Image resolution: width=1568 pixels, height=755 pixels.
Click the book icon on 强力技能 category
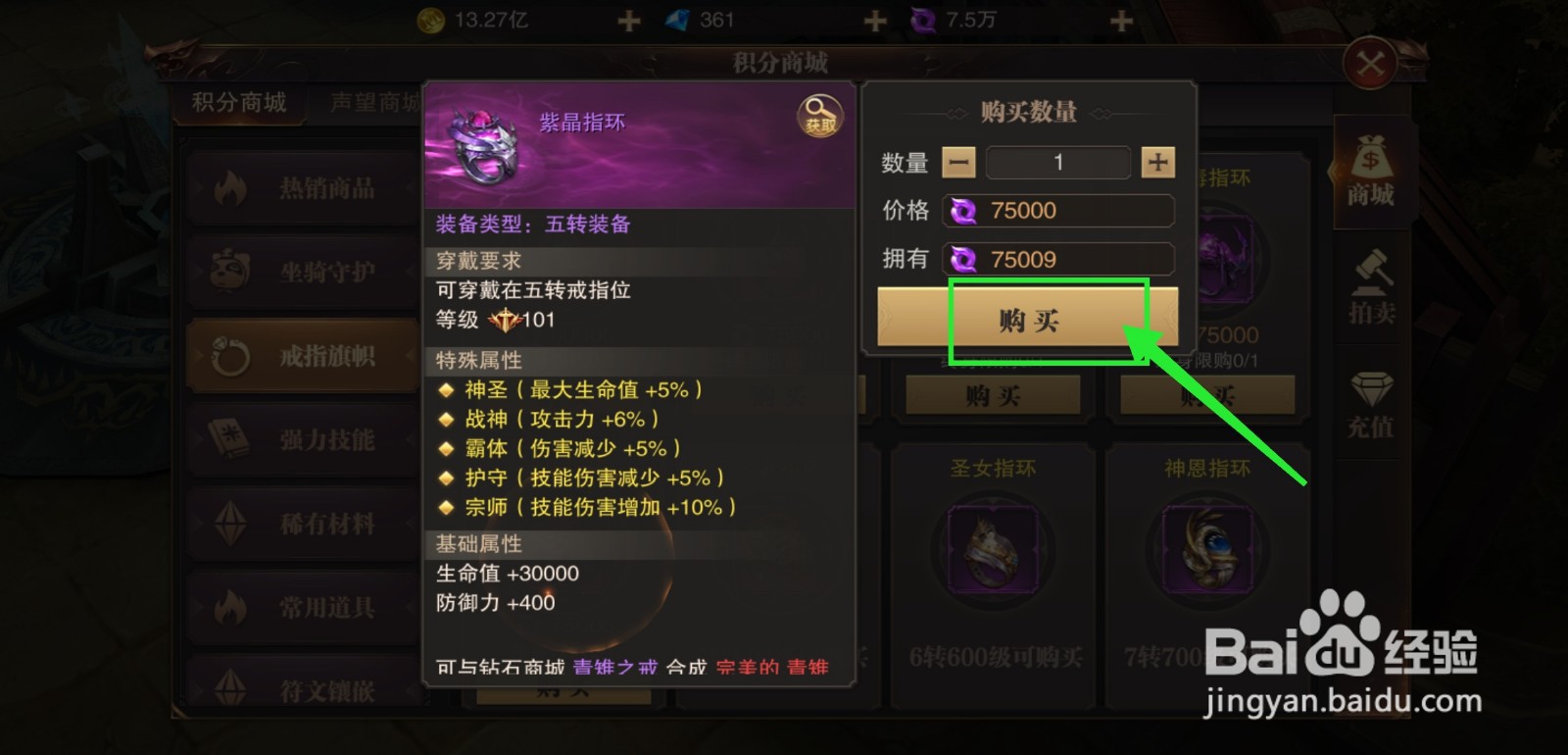coord(227,439)
